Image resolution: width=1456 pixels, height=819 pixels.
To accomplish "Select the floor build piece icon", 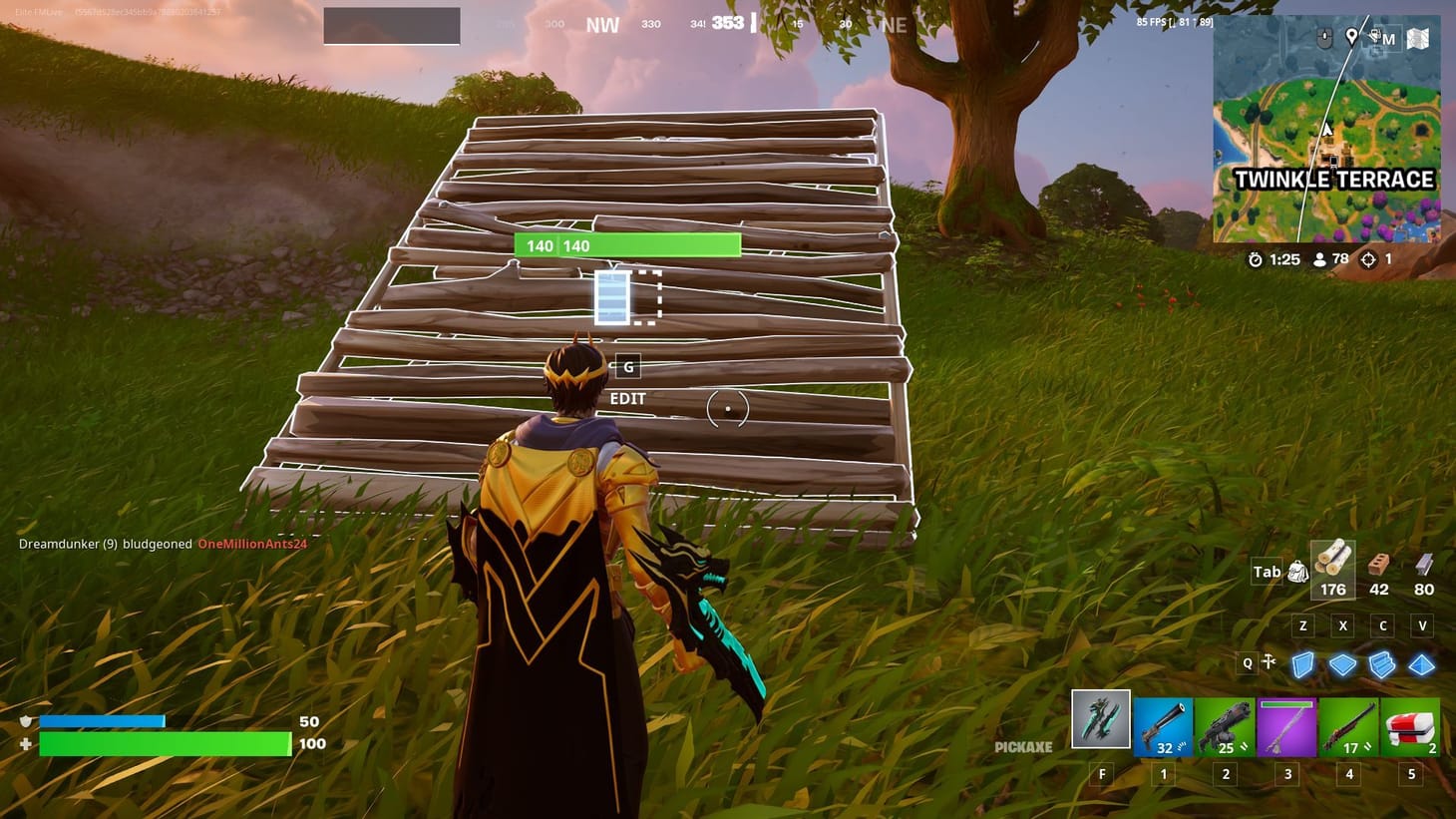I will 1343,662.
